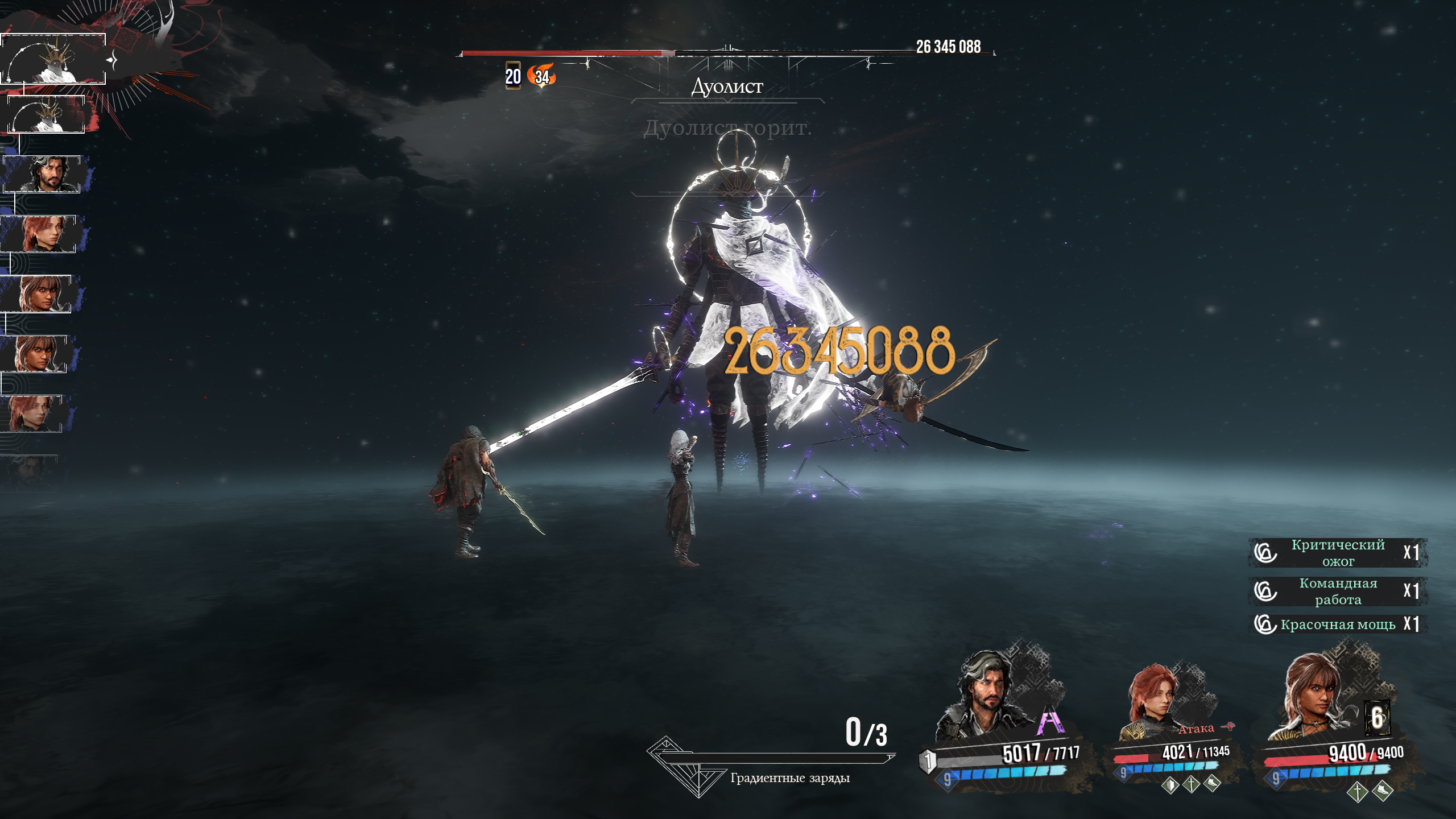Check Verso's shield icon showing 1
The height and width of the screenshot is (819, 1456).
click(928, 761)
